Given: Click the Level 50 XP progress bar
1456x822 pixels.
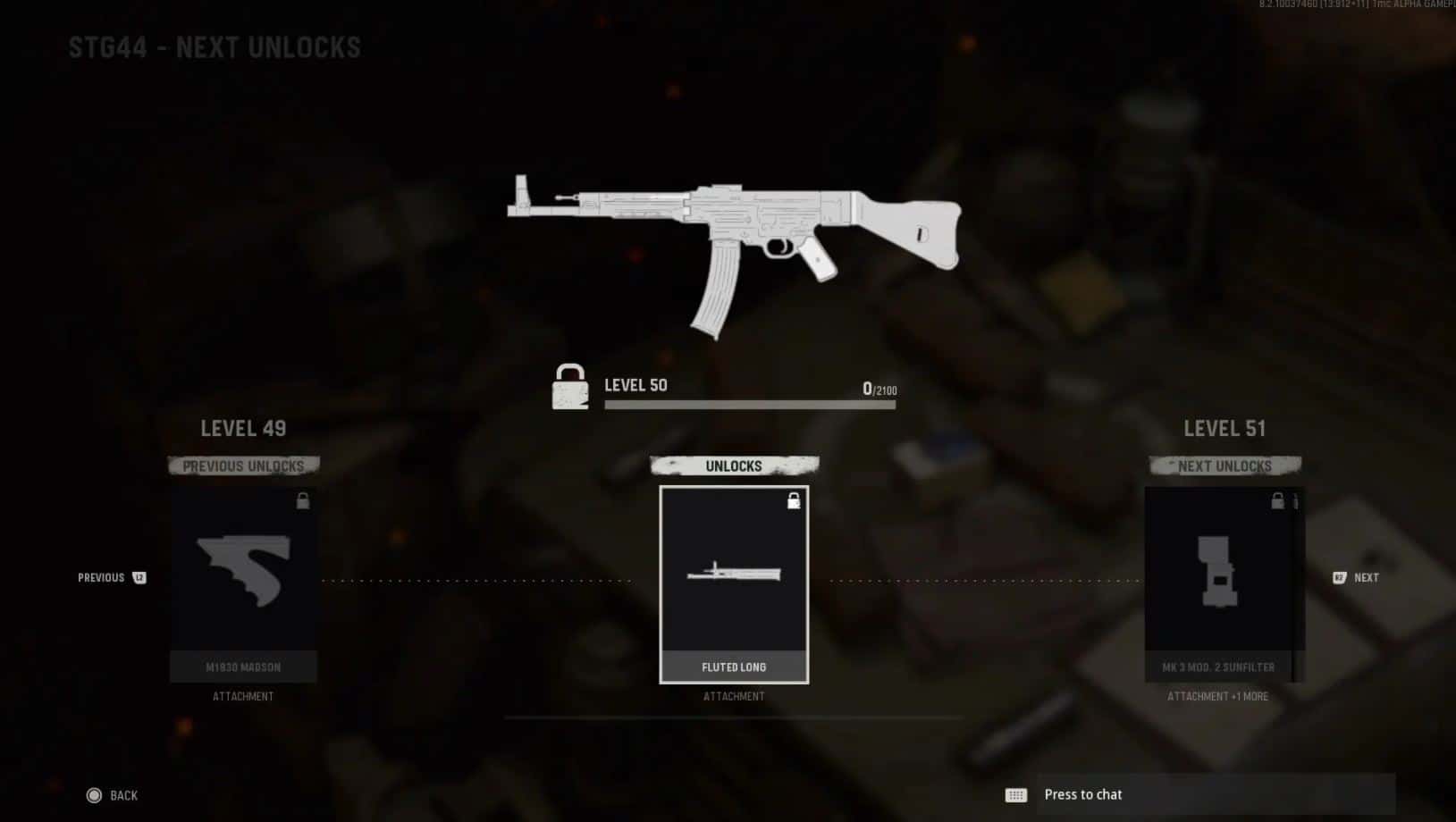Looking at the screenshot, I should (749, 404).
